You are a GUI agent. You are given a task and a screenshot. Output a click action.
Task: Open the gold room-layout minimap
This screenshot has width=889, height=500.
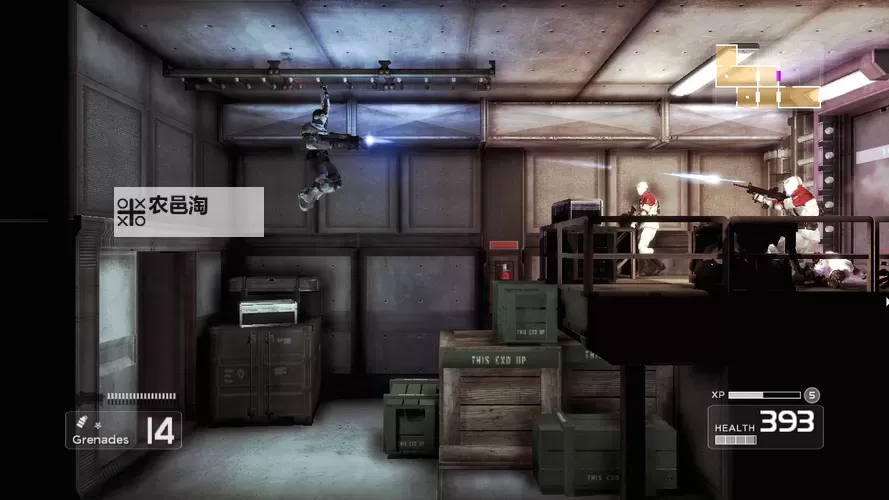pyautogui.click(x=767, y=78)
